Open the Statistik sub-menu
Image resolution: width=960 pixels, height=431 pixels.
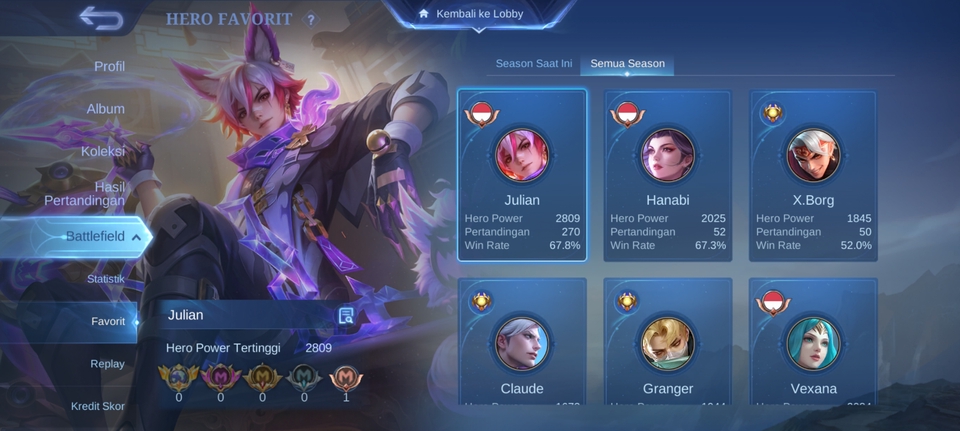(x=105, y=278)
